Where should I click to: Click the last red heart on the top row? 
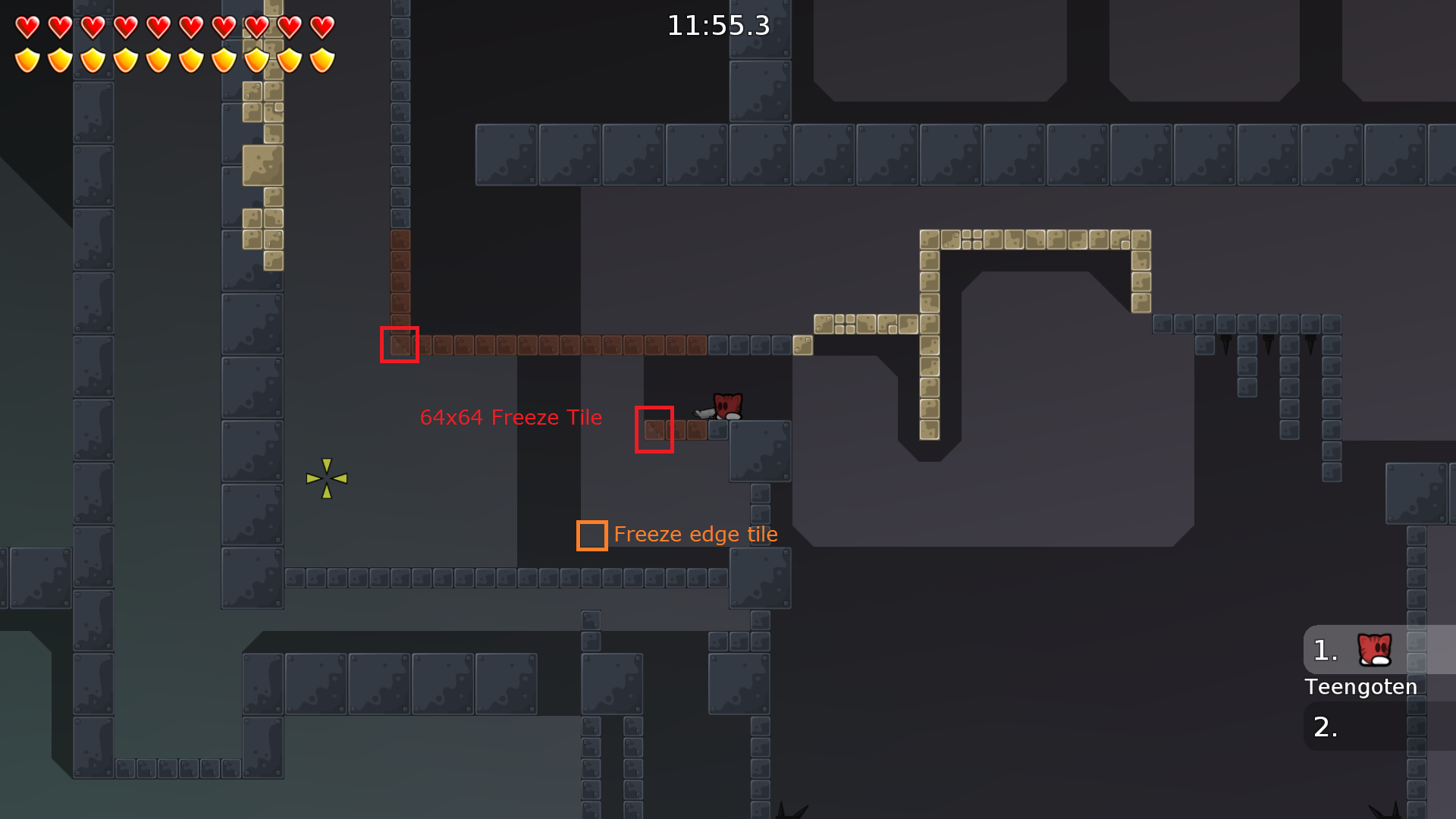[322, 26]
